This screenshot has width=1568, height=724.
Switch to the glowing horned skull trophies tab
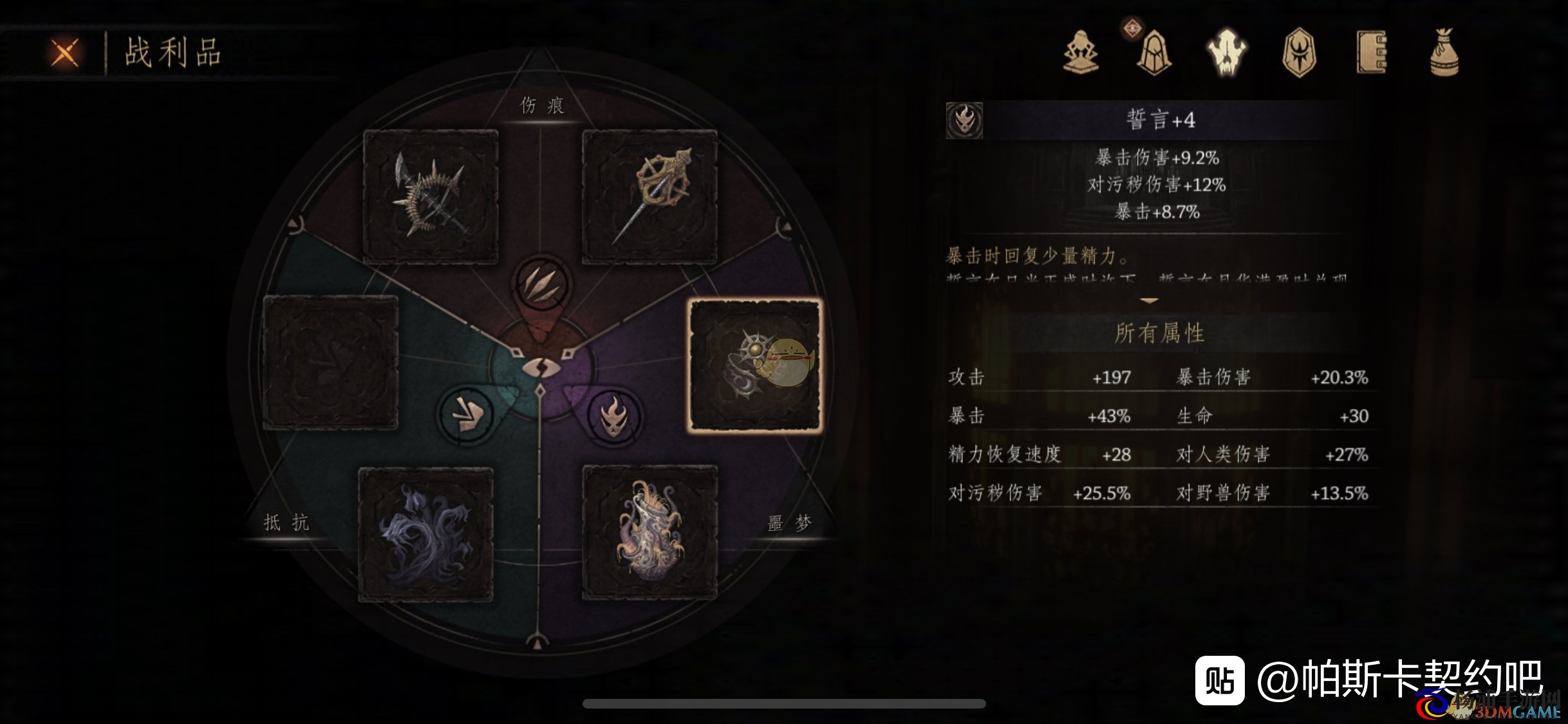click(1227, 53)
